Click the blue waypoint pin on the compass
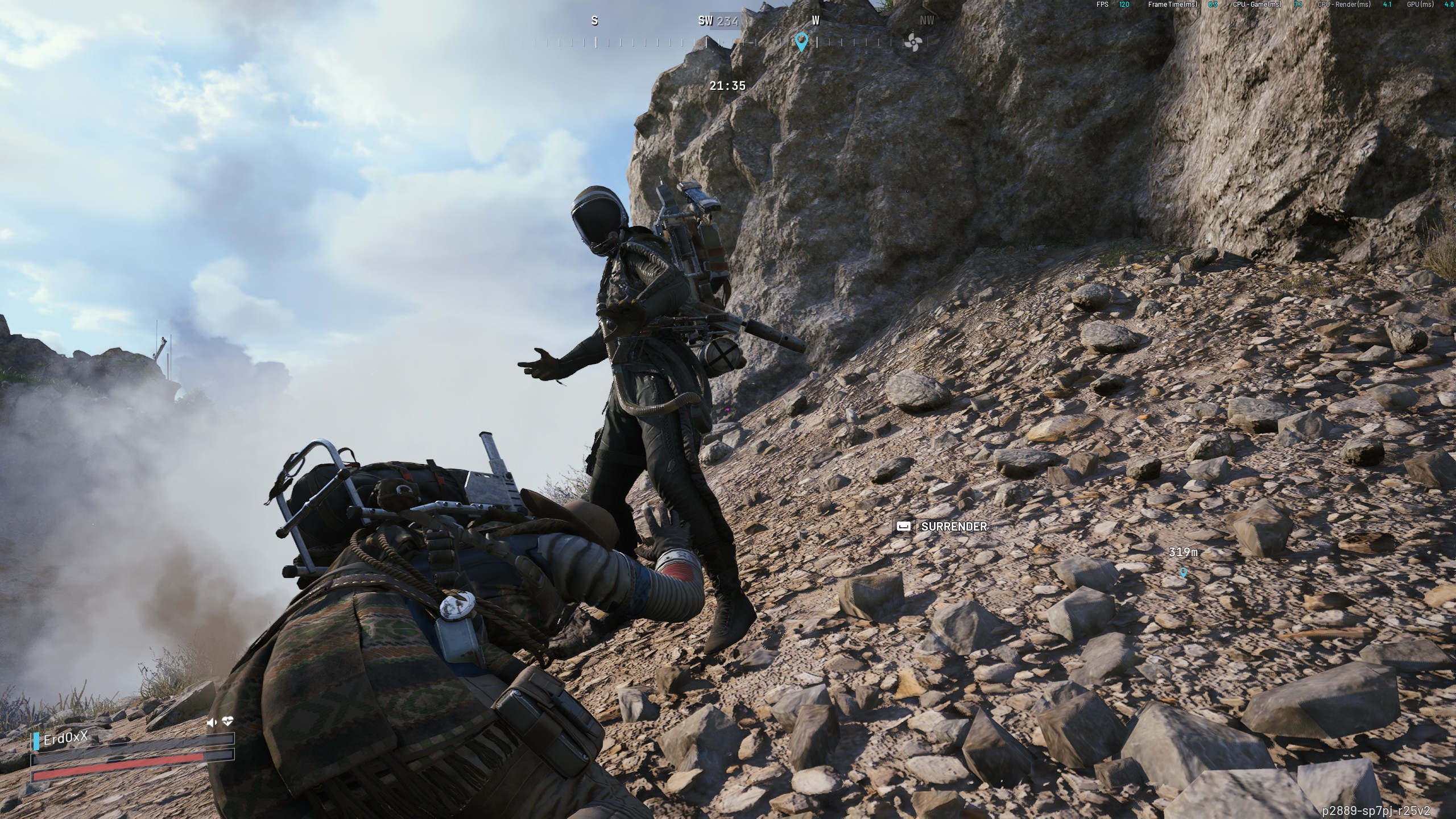Screen dimensions: 1456x819 coord(801,41)
